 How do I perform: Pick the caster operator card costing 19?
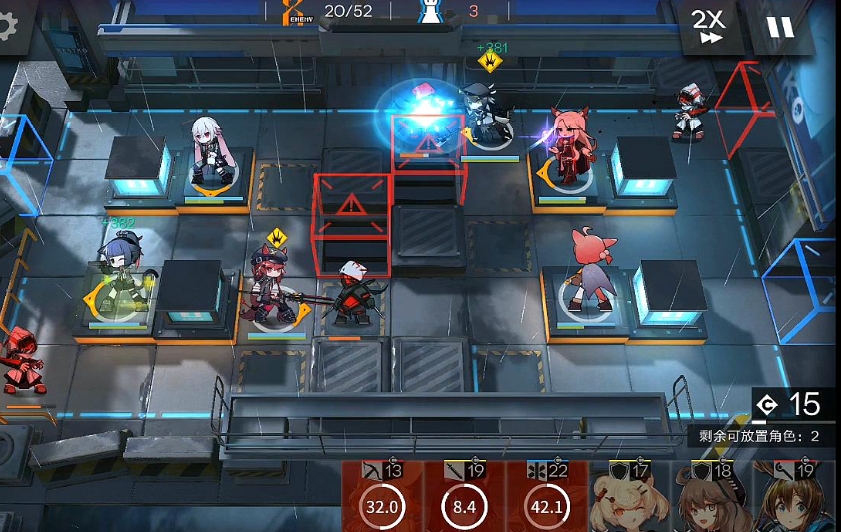click(x=795, y=497)
